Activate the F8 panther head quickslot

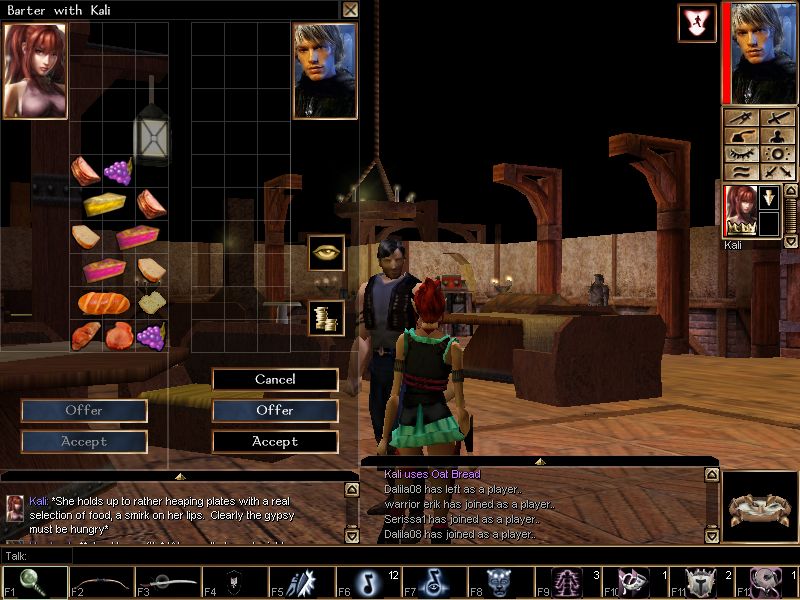pyautogui.click(x=500, y=582)
